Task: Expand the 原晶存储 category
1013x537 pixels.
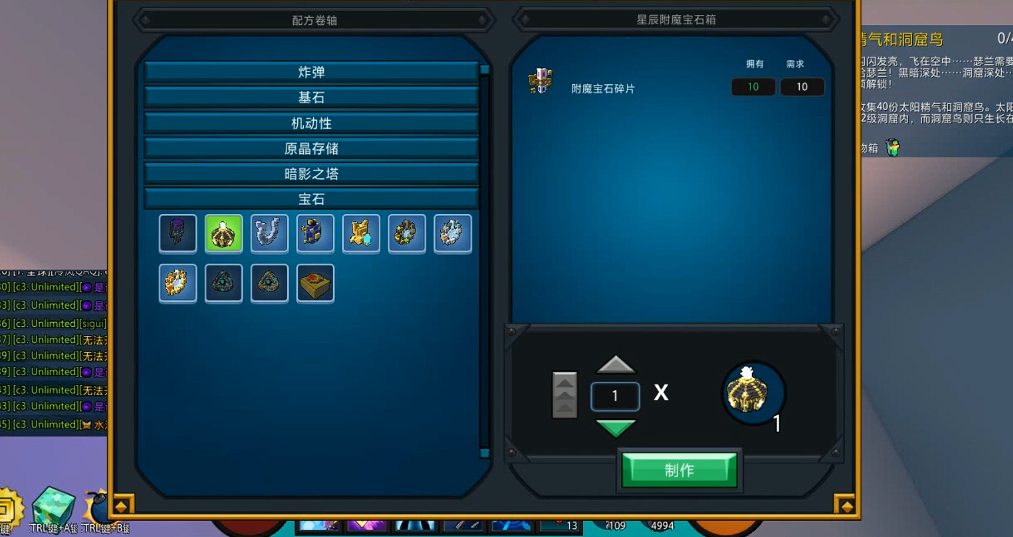Action: 311,148
